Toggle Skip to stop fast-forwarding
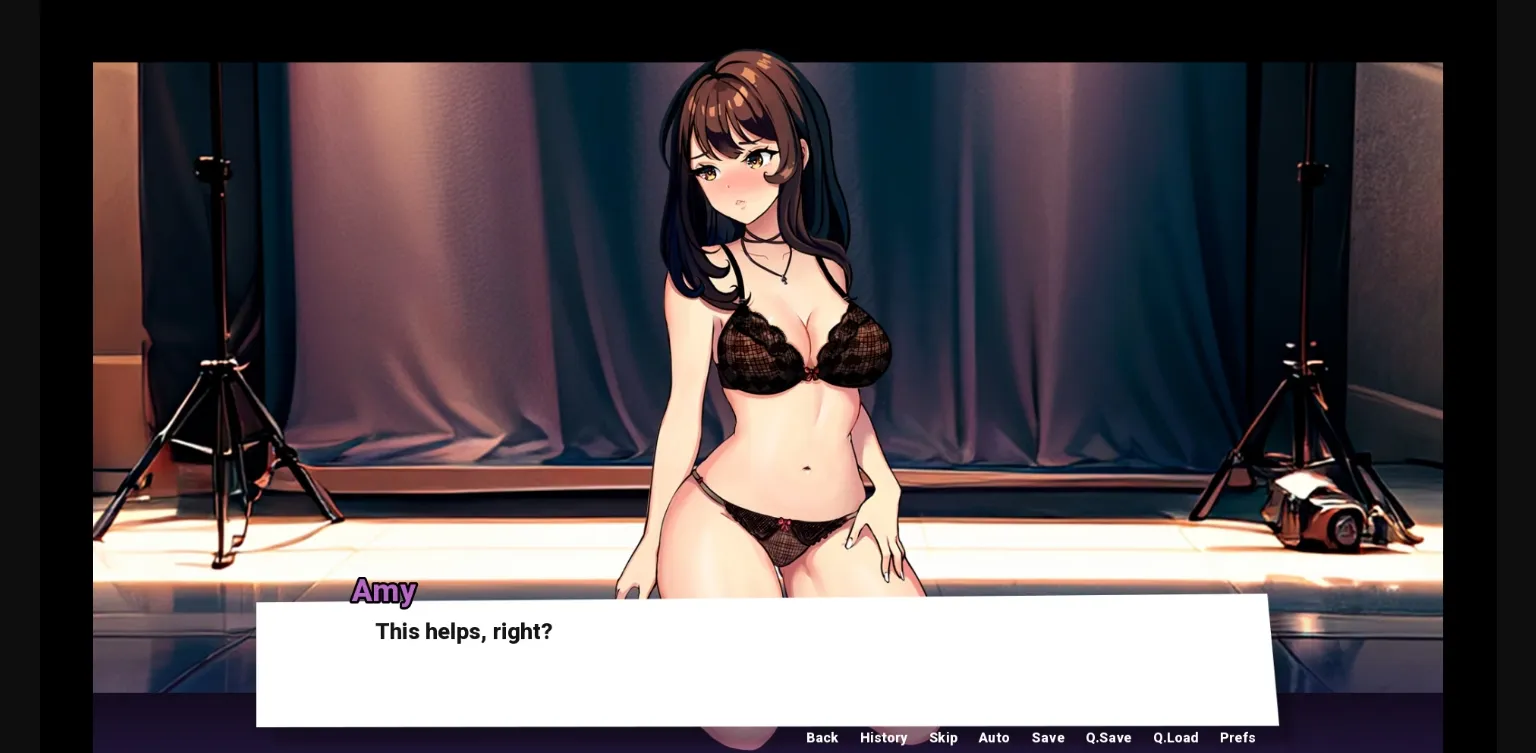The image size is (1536, 753). (943, 738)
